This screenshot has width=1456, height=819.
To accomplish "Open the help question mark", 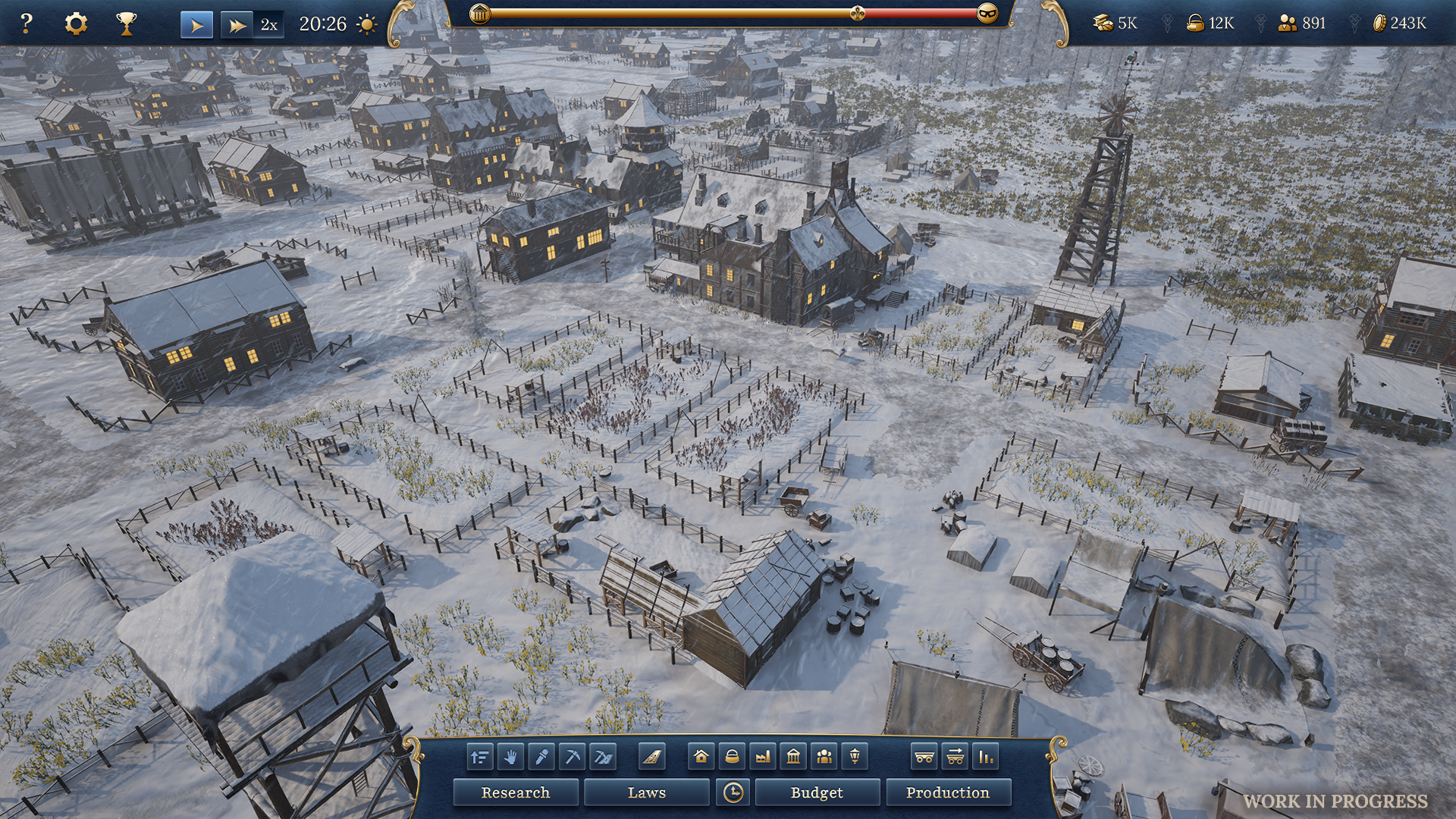I will pyautogui.click(x=26, y=24).
